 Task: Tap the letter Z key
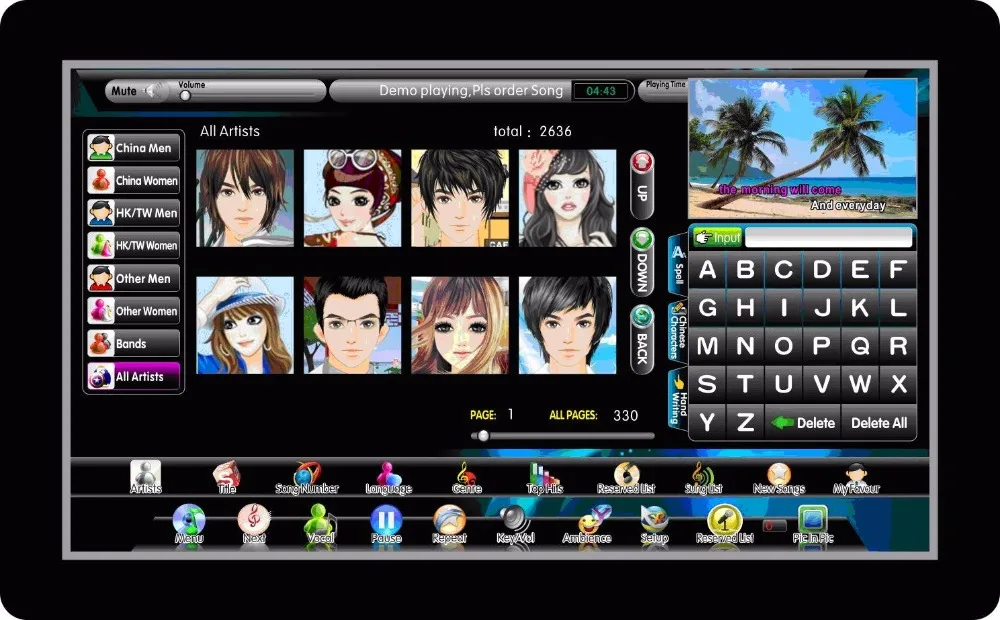coord(745,422)
